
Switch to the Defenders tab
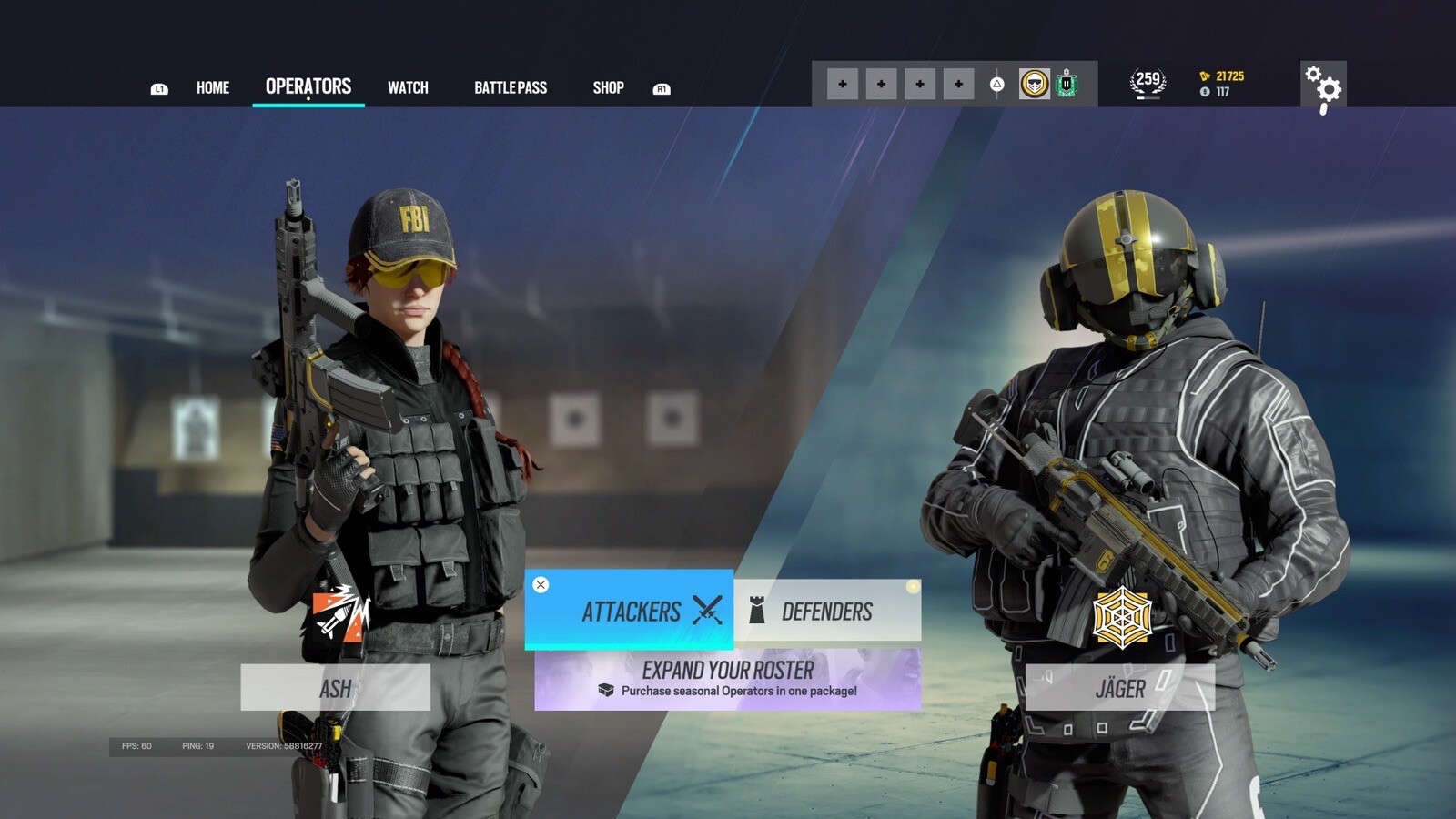pos(826,611)
